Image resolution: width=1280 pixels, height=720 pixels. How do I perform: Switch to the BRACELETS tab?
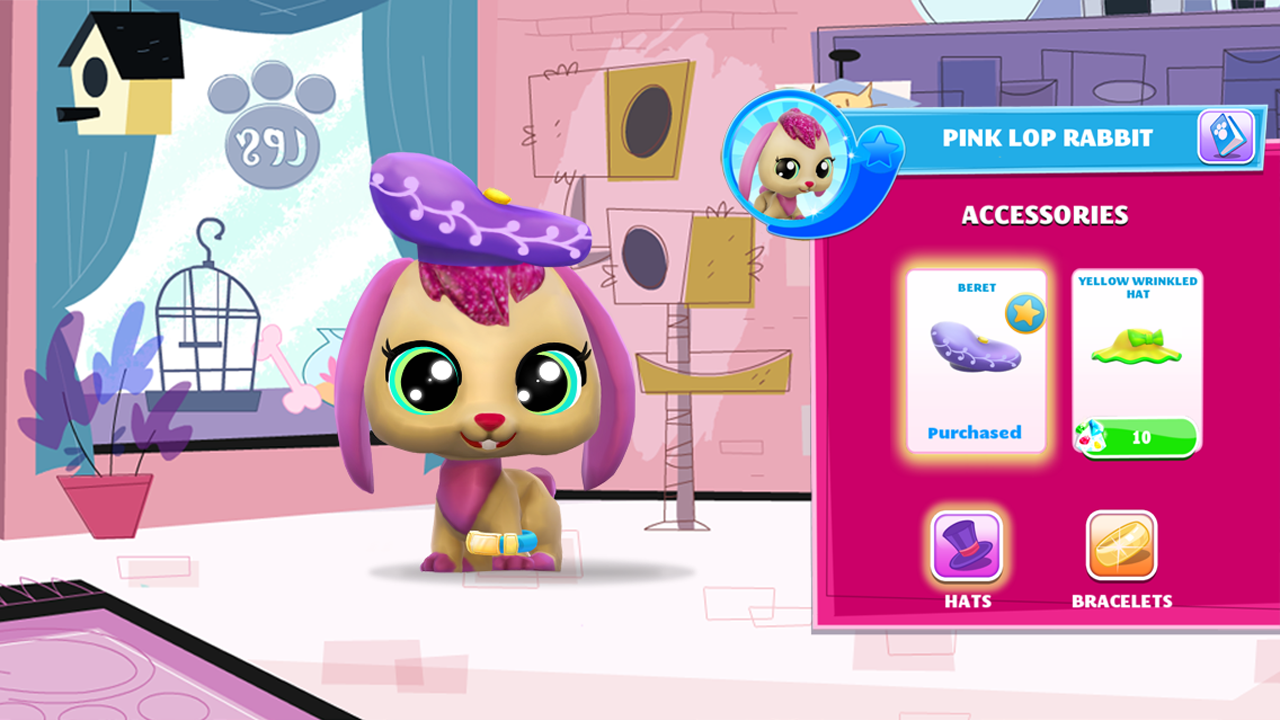point(1122,558)
